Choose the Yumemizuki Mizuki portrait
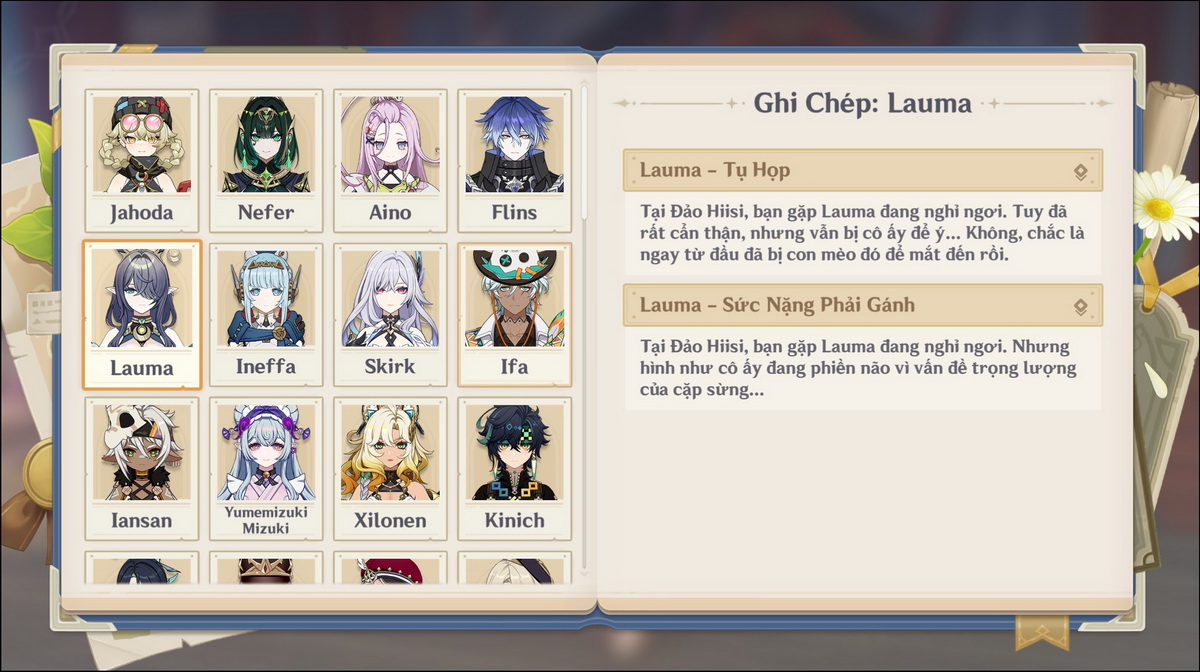This screenshot has width=1200, height=672. 266,468
